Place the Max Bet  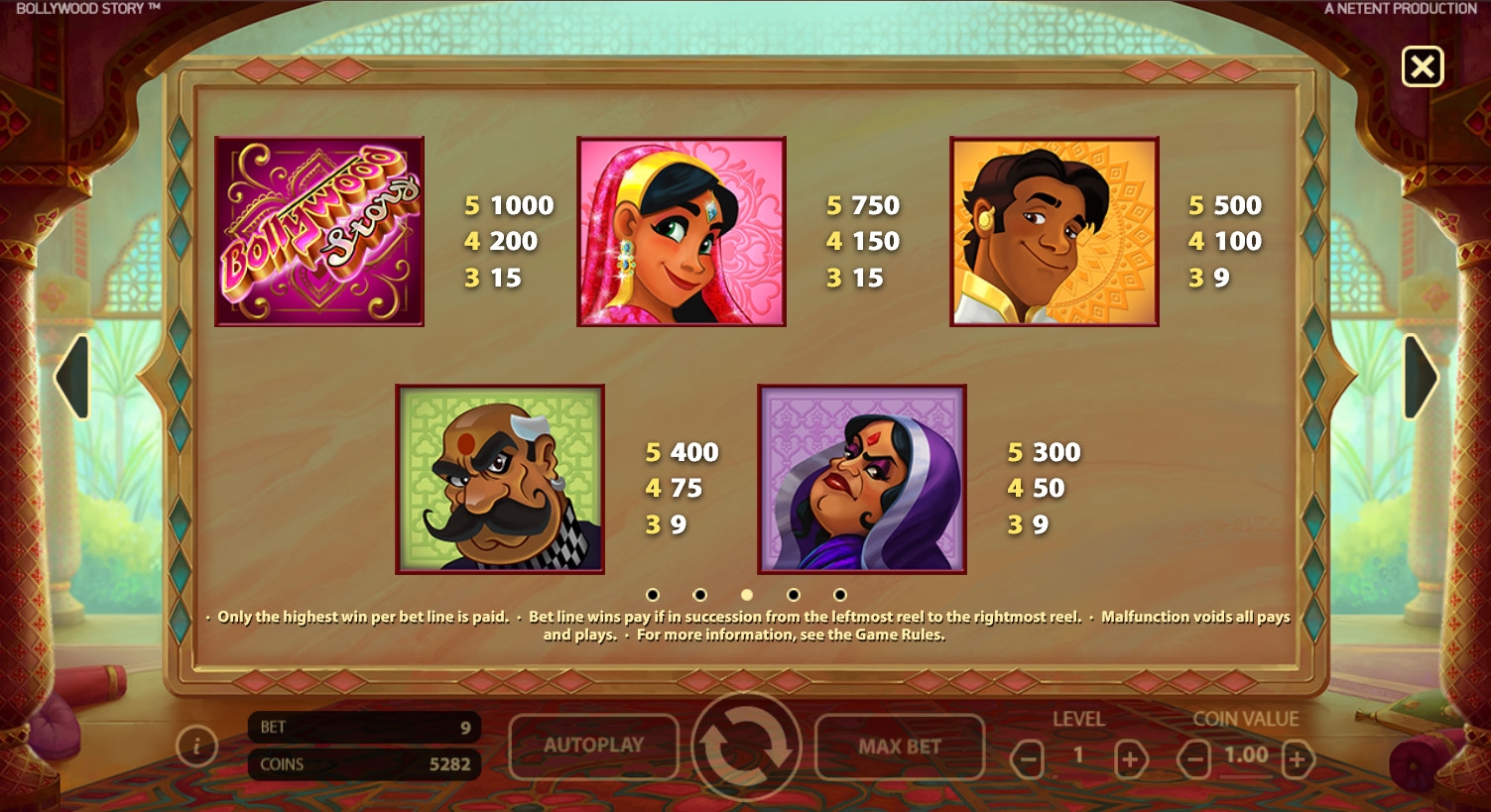point(899,746)
